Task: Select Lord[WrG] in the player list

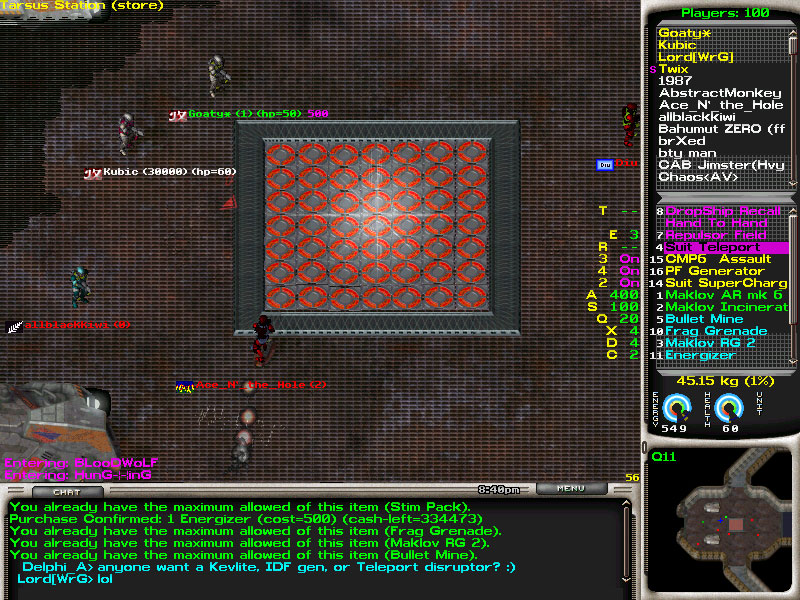Action: click(696, 57)
